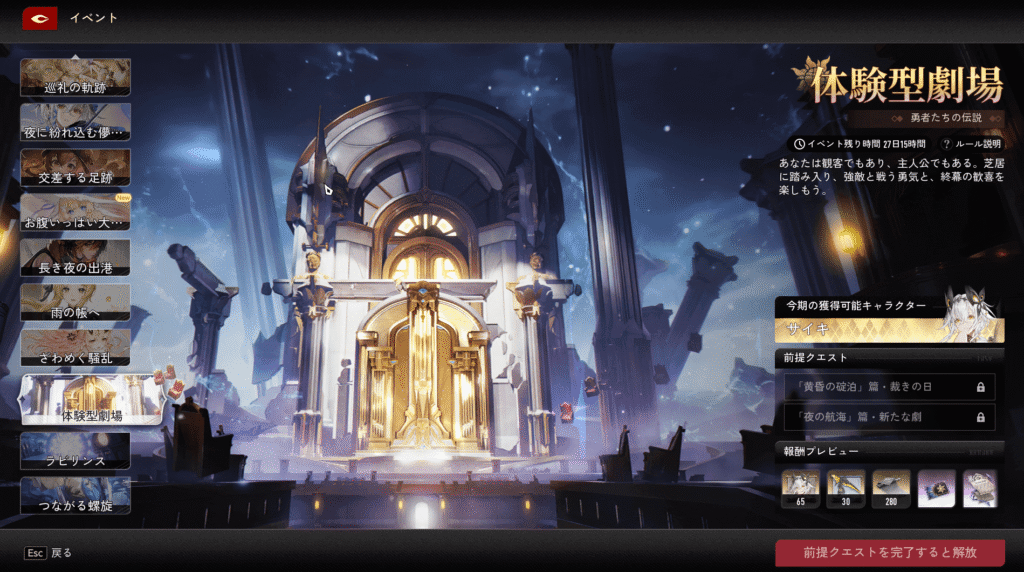Inspect the reward item showing 280
This screenshot has width=1024, height=572.
coord(891,488)
